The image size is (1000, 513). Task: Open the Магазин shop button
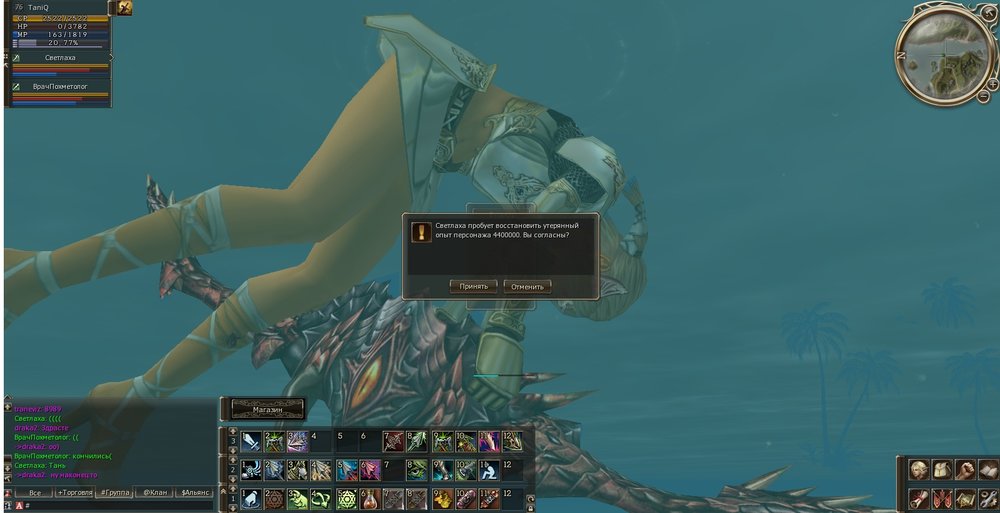pyautogui.click(x=267, y=409)
